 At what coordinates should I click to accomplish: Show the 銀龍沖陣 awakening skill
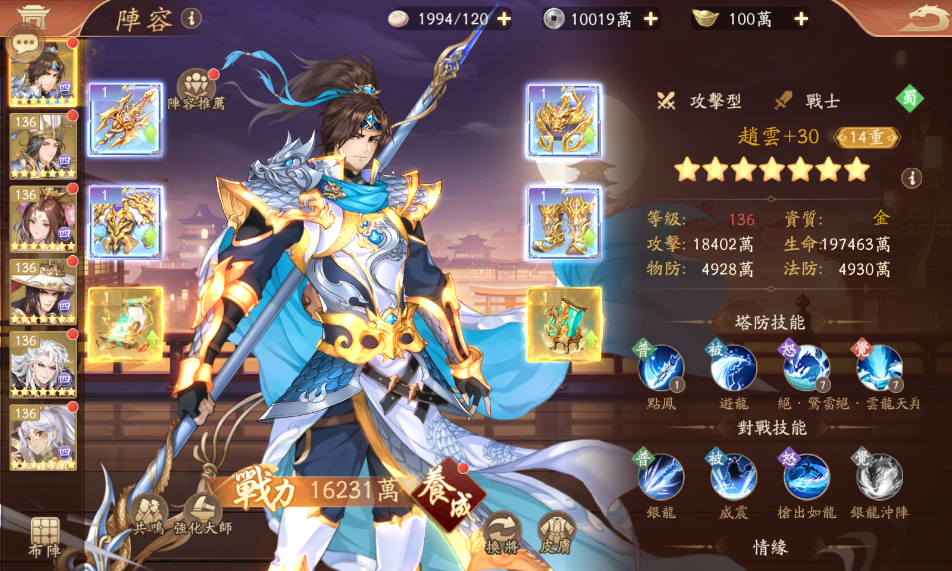coord(879,477)
